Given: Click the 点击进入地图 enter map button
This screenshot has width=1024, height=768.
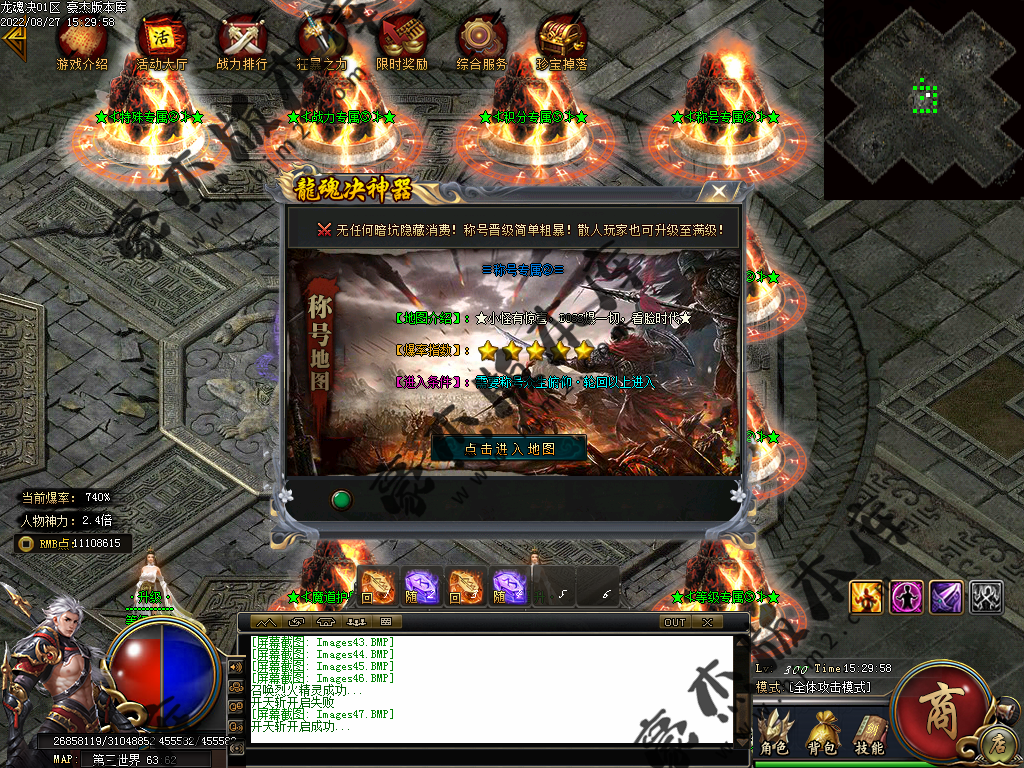Looking at the screenshot, I should tap(509, 448).
